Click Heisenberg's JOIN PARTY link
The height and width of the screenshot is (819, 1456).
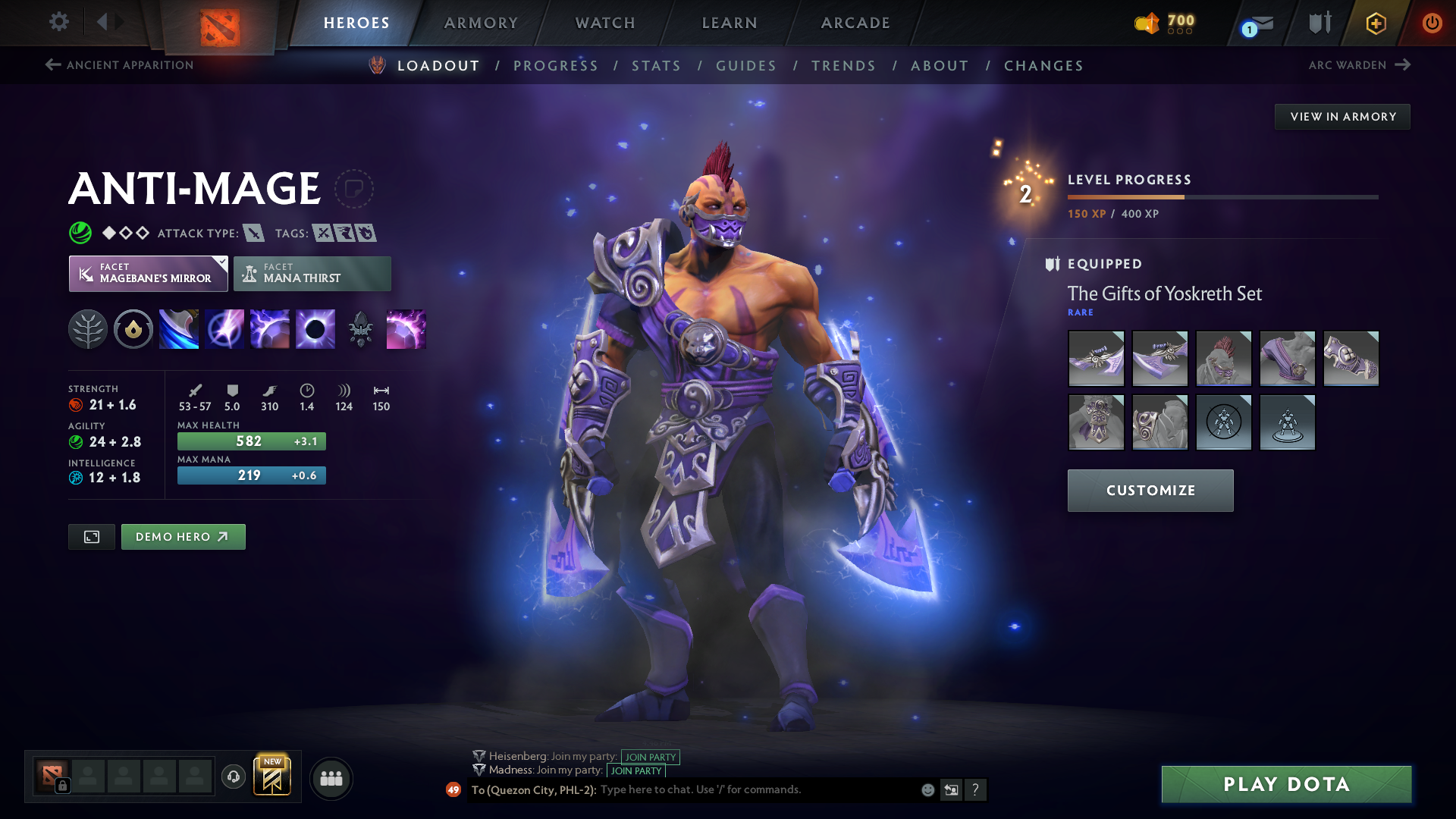[651, 756]
